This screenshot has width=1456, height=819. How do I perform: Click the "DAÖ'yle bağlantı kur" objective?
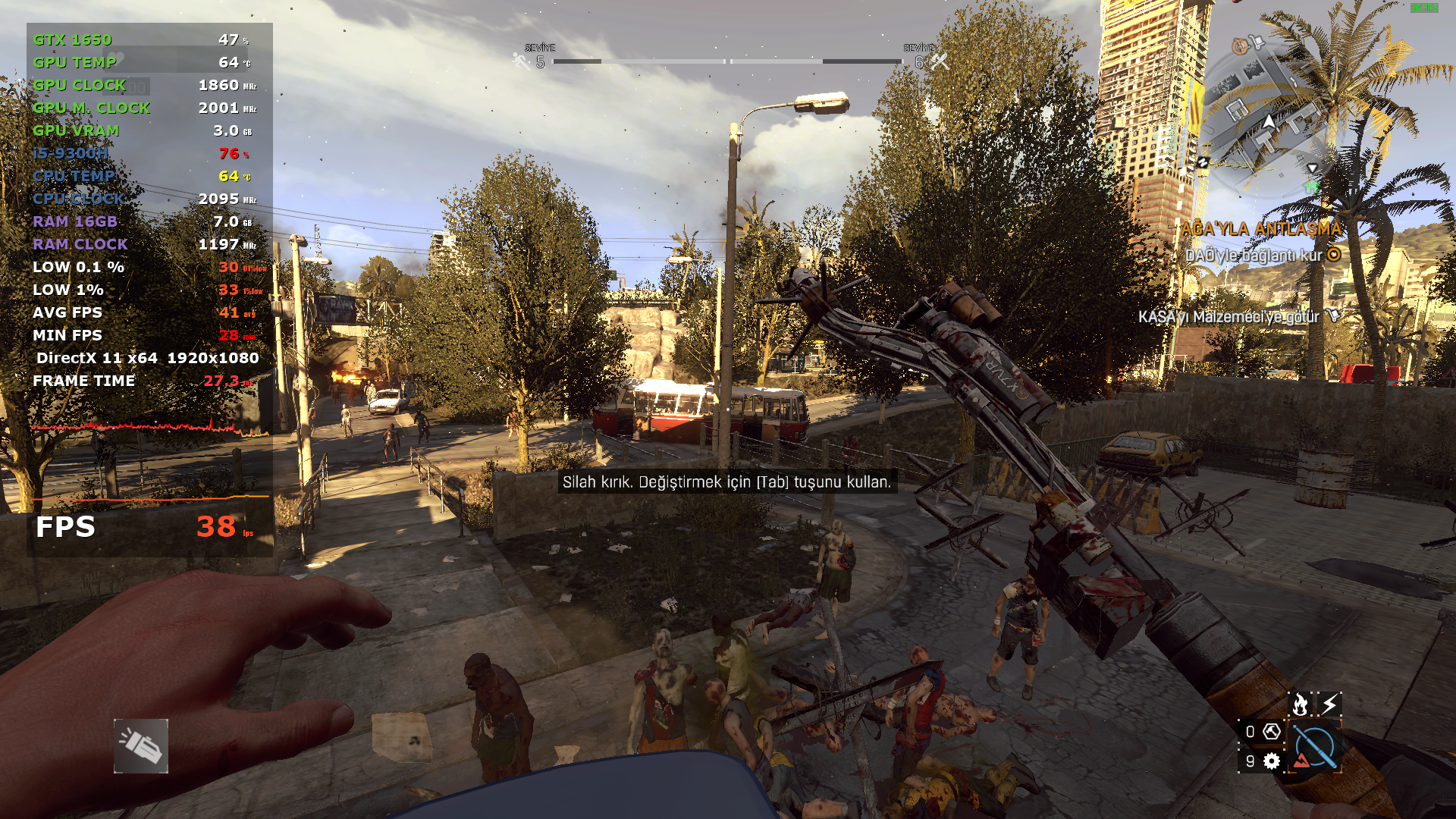pos(1254,256)
